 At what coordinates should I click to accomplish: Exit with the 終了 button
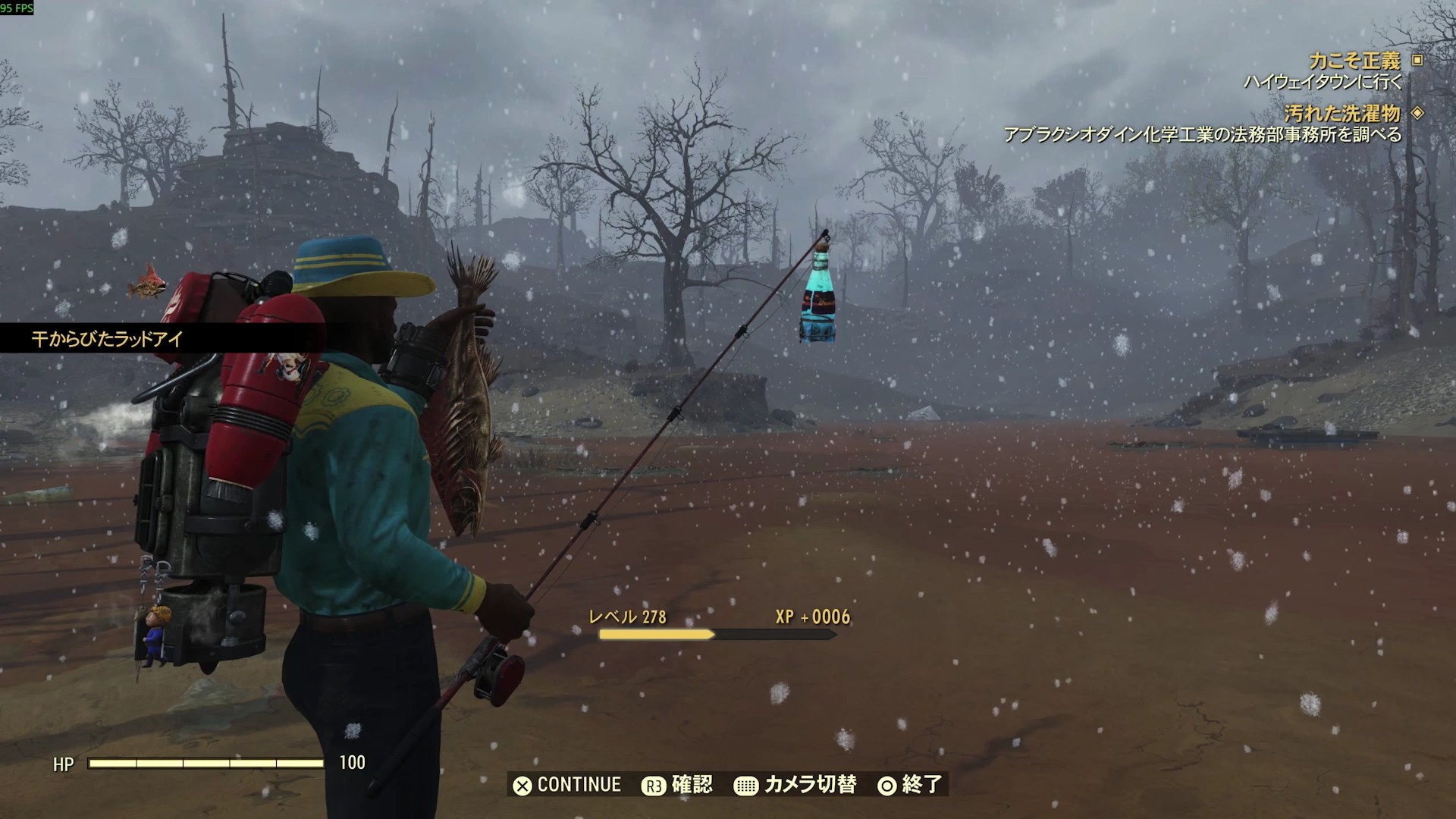[x=909, y=785]
